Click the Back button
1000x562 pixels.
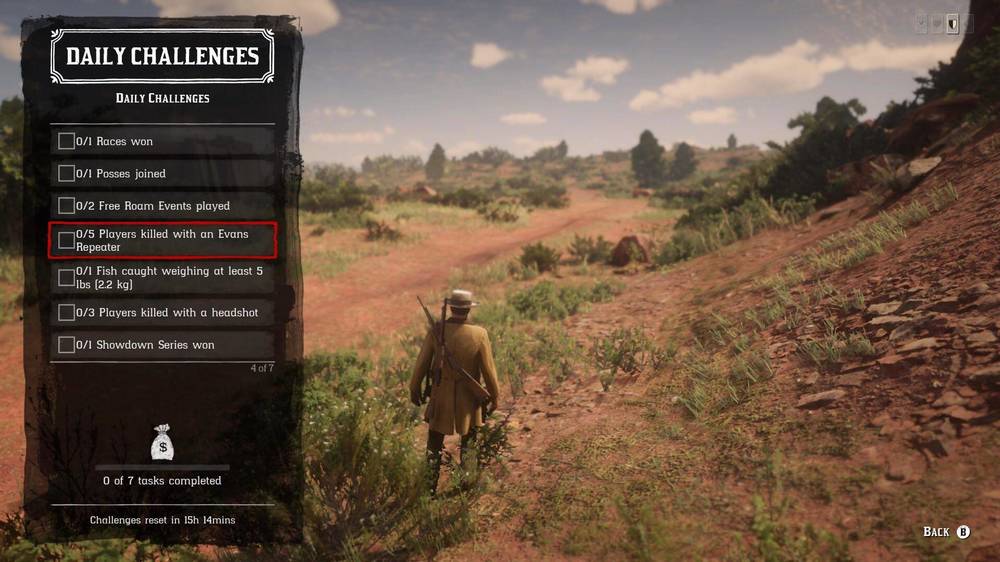946,532
